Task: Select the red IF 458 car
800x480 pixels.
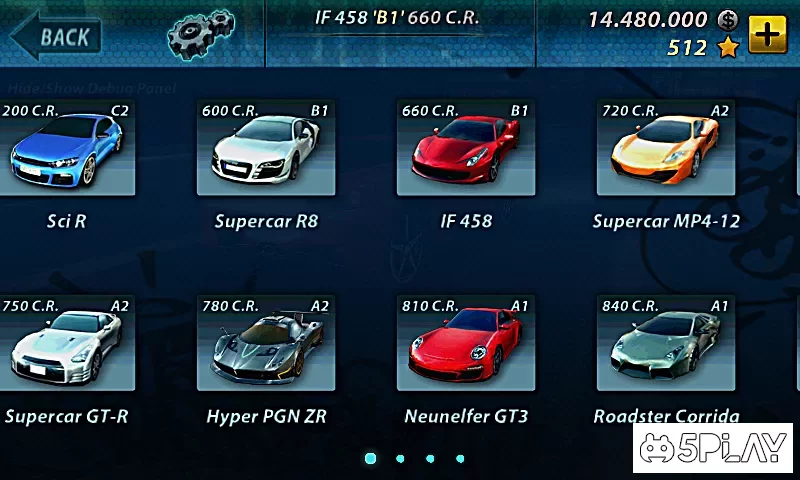Action: click(465, 148)
